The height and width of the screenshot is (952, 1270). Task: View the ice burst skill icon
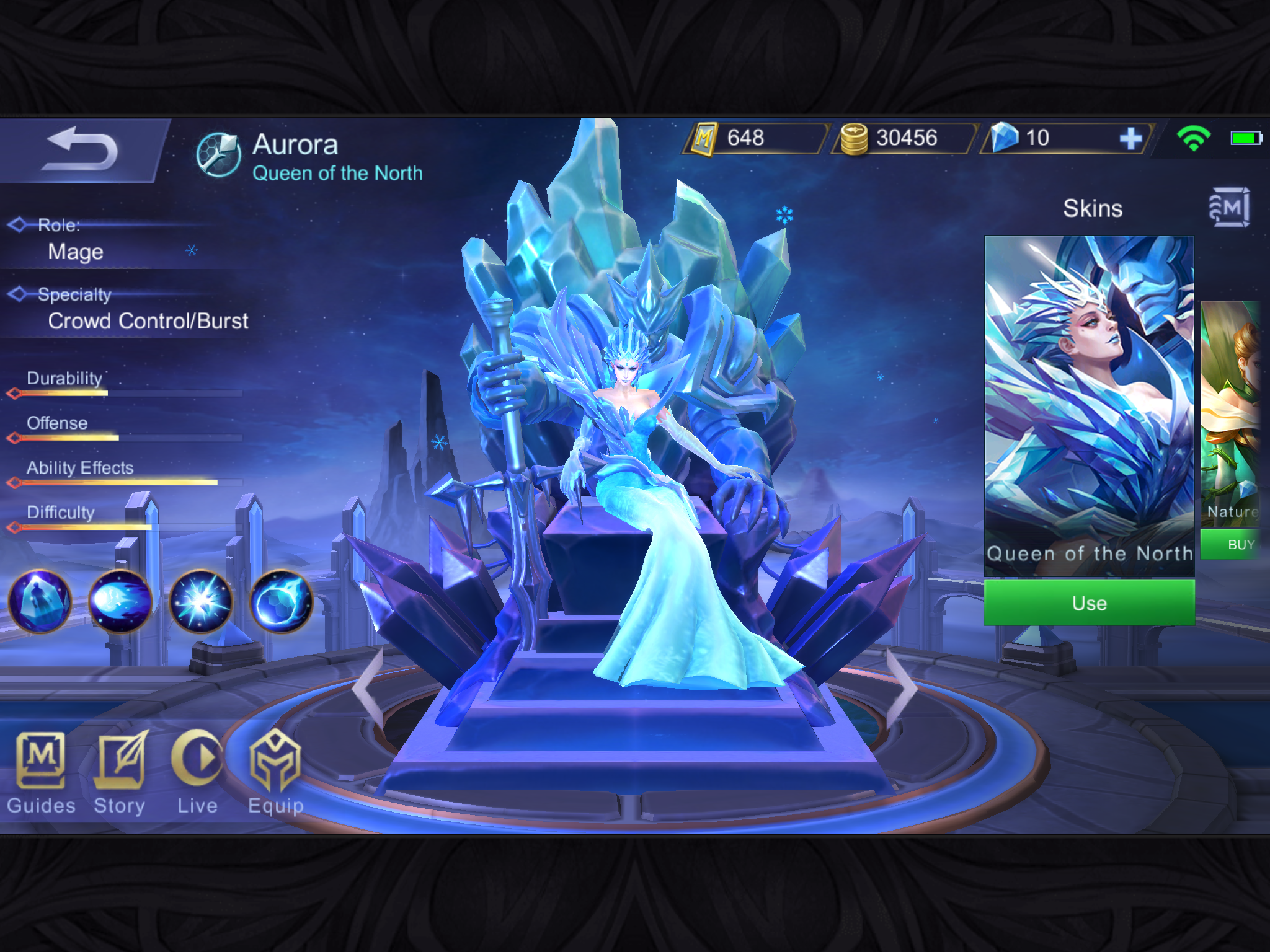[201, 601]
